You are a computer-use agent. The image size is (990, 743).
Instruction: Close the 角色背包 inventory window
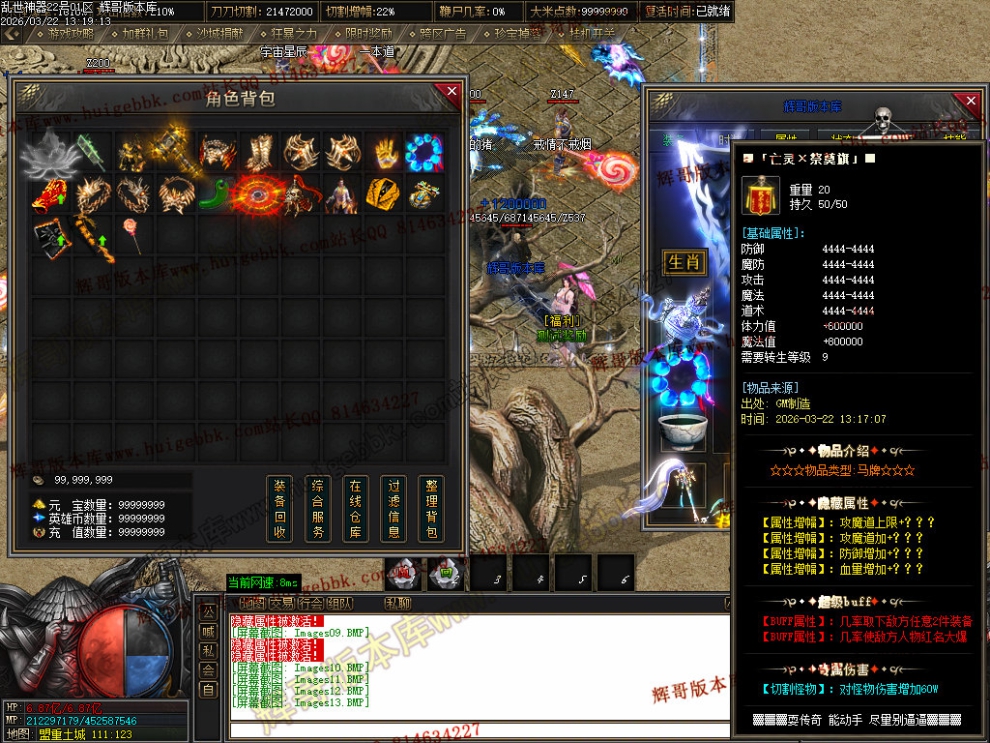pos(451,92)
